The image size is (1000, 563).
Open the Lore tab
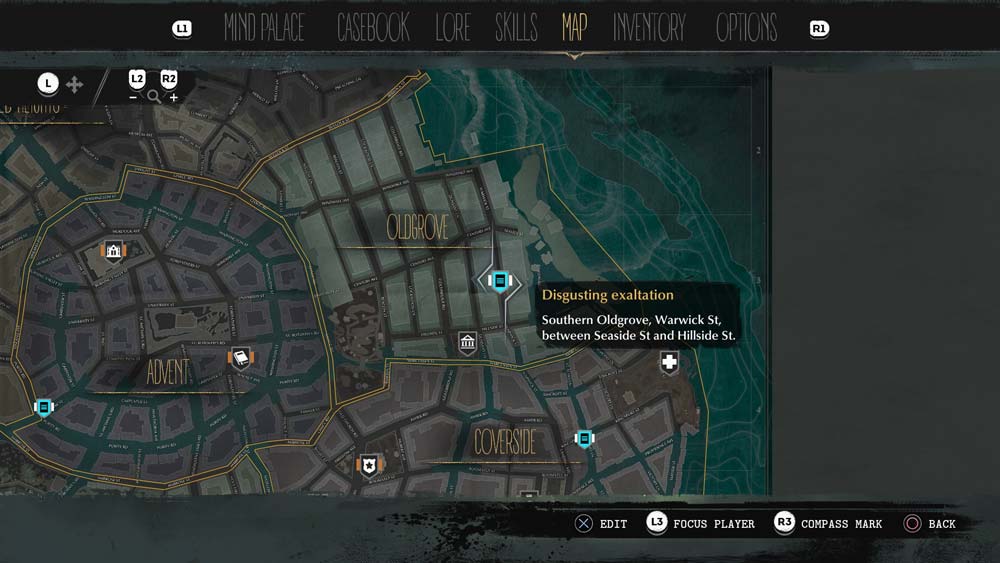coord(452,28)
